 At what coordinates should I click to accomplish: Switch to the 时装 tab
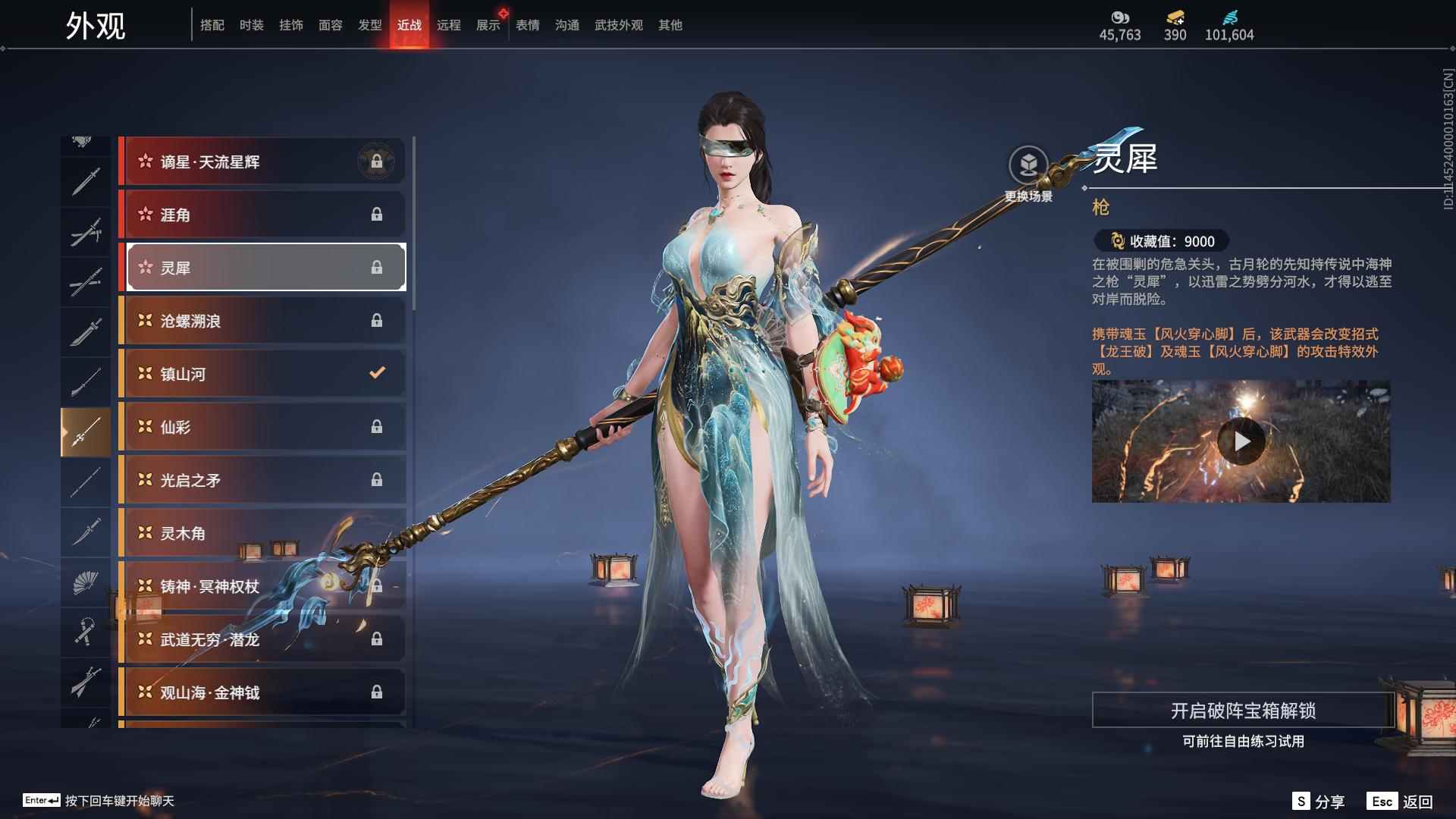point(251,25)
